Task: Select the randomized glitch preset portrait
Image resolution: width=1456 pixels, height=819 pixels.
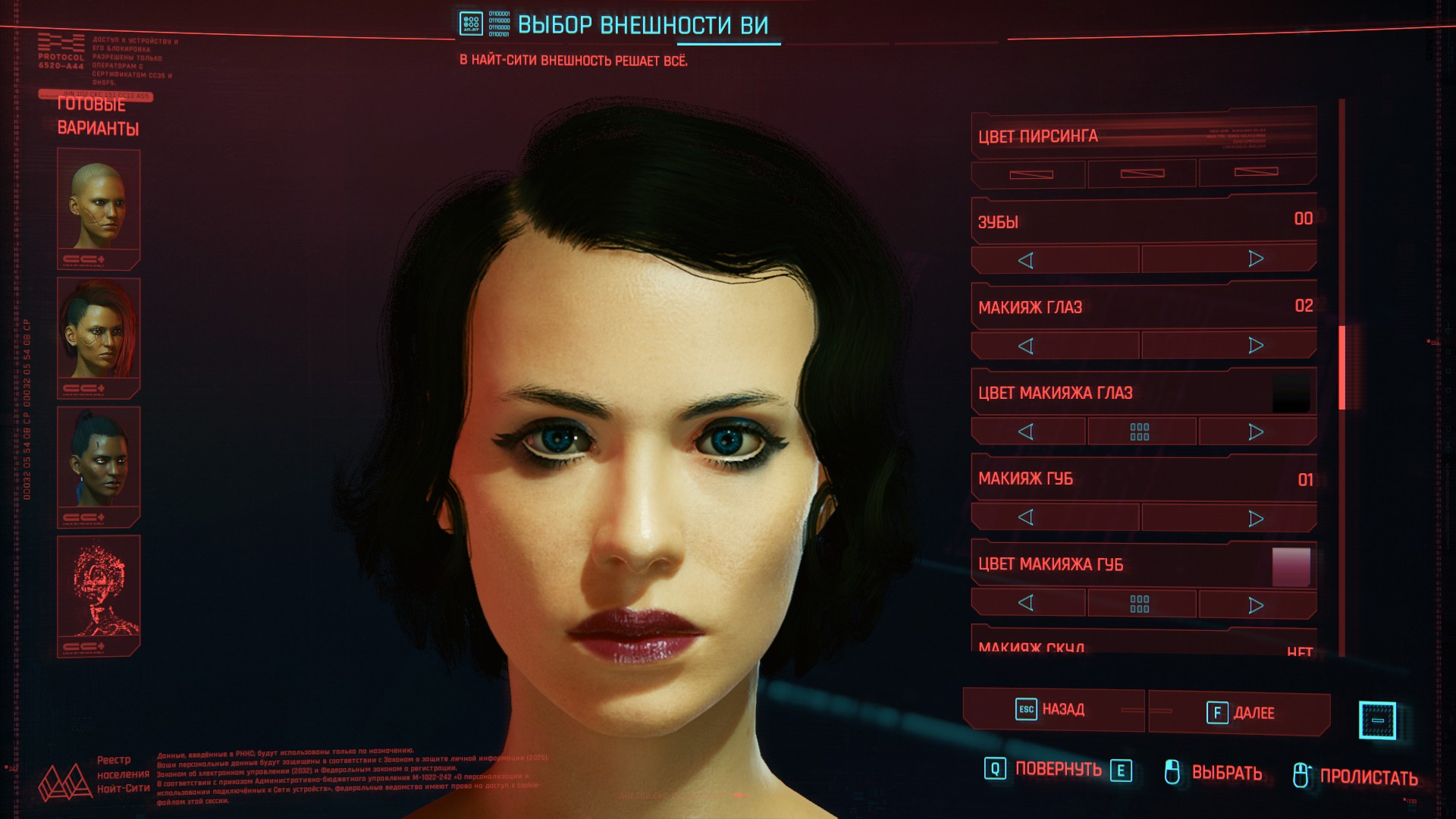Action: pyautogui.click(x=99, y=591)
